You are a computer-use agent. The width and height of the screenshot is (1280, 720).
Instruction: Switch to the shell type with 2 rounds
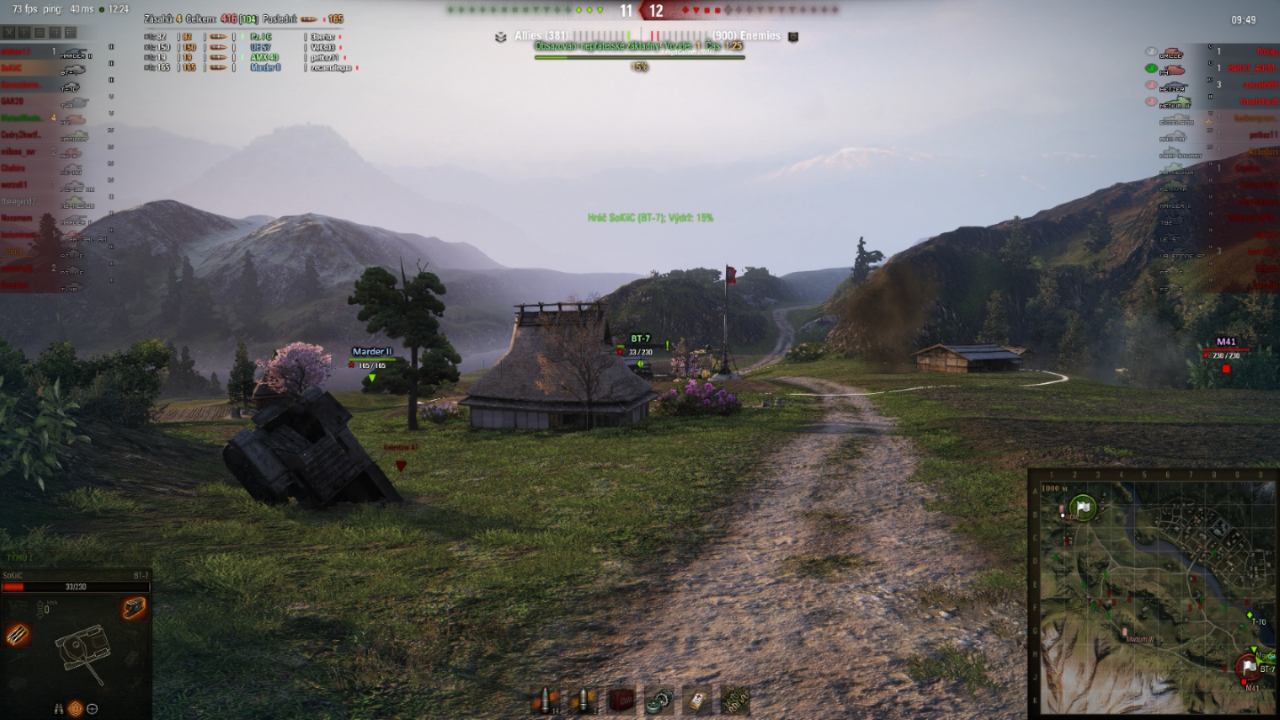tap(583, 699)
